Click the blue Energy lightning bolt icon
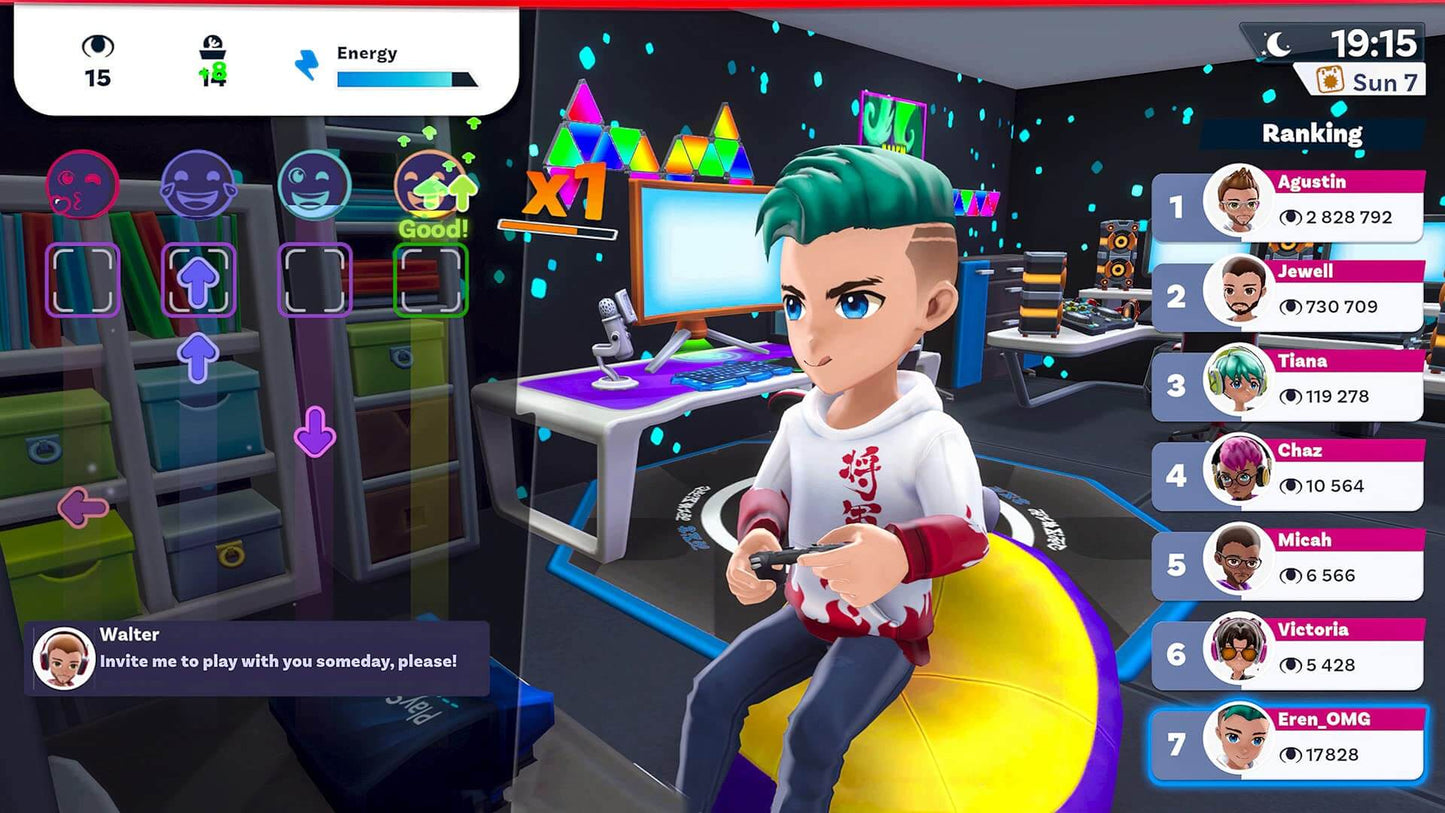This screenshot has width=1445, height=813. click(307, 67)
